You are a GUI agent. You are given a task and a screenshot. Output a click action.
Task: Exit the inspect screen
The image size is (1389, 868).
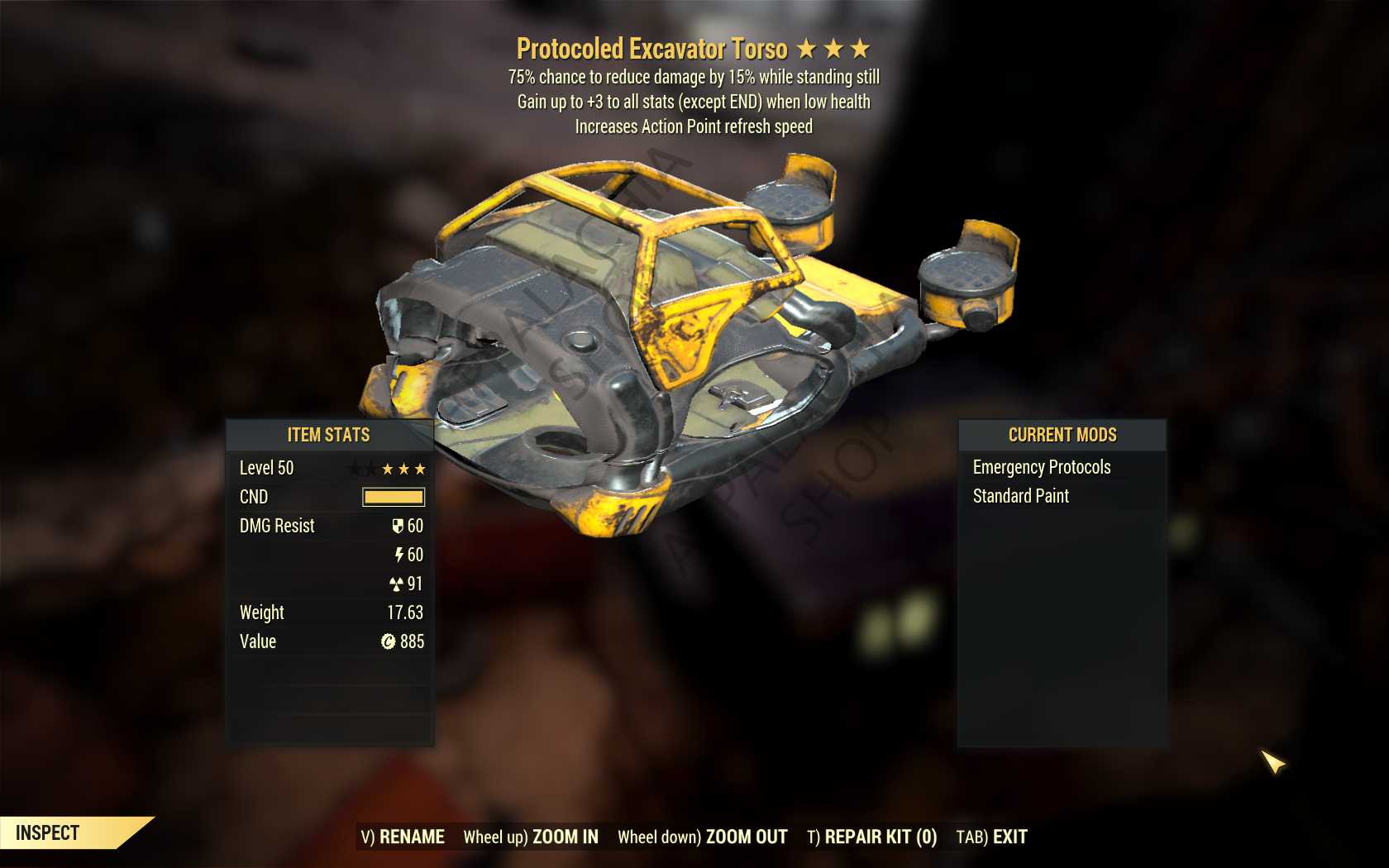click(x=991, y=837)
